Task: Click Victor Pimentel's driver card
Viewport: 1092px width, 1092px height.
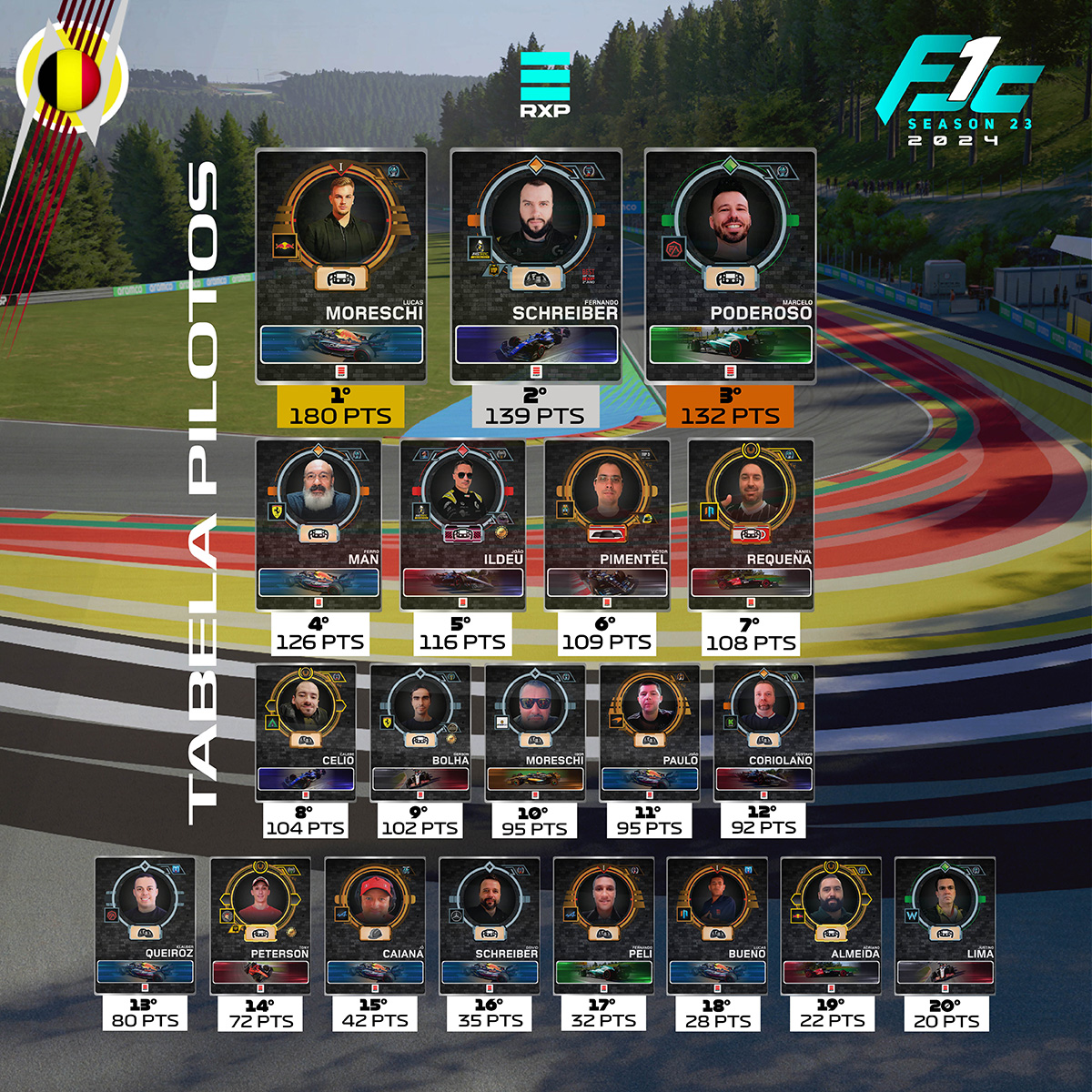Action: point(607,524)
